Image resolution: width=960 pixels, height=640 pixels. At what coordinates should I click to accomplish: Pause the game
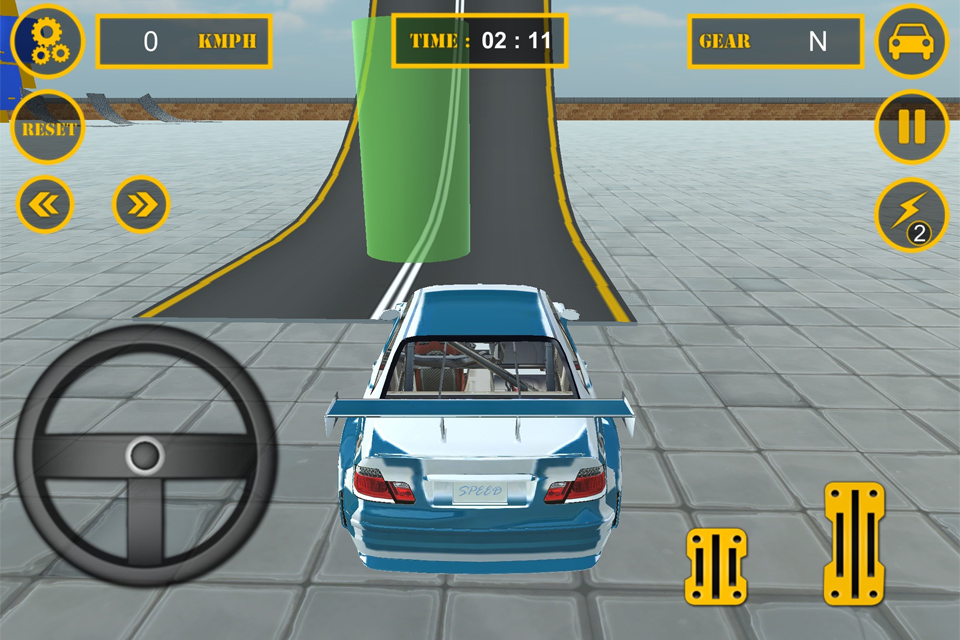tap(911, 128)
